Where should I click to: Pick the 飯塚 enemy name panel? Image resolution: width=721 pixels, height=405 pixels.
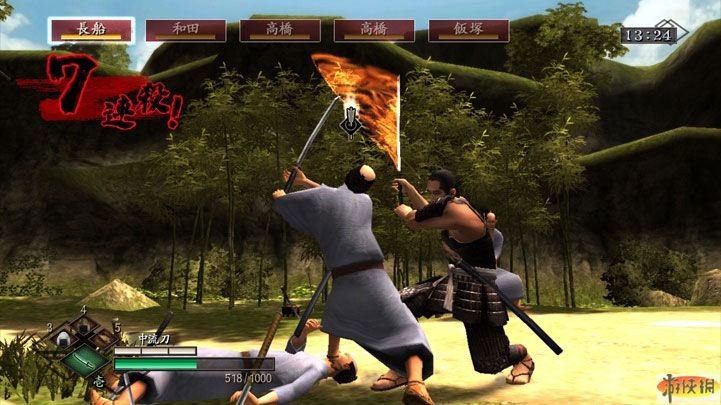[x=469, y=30]
